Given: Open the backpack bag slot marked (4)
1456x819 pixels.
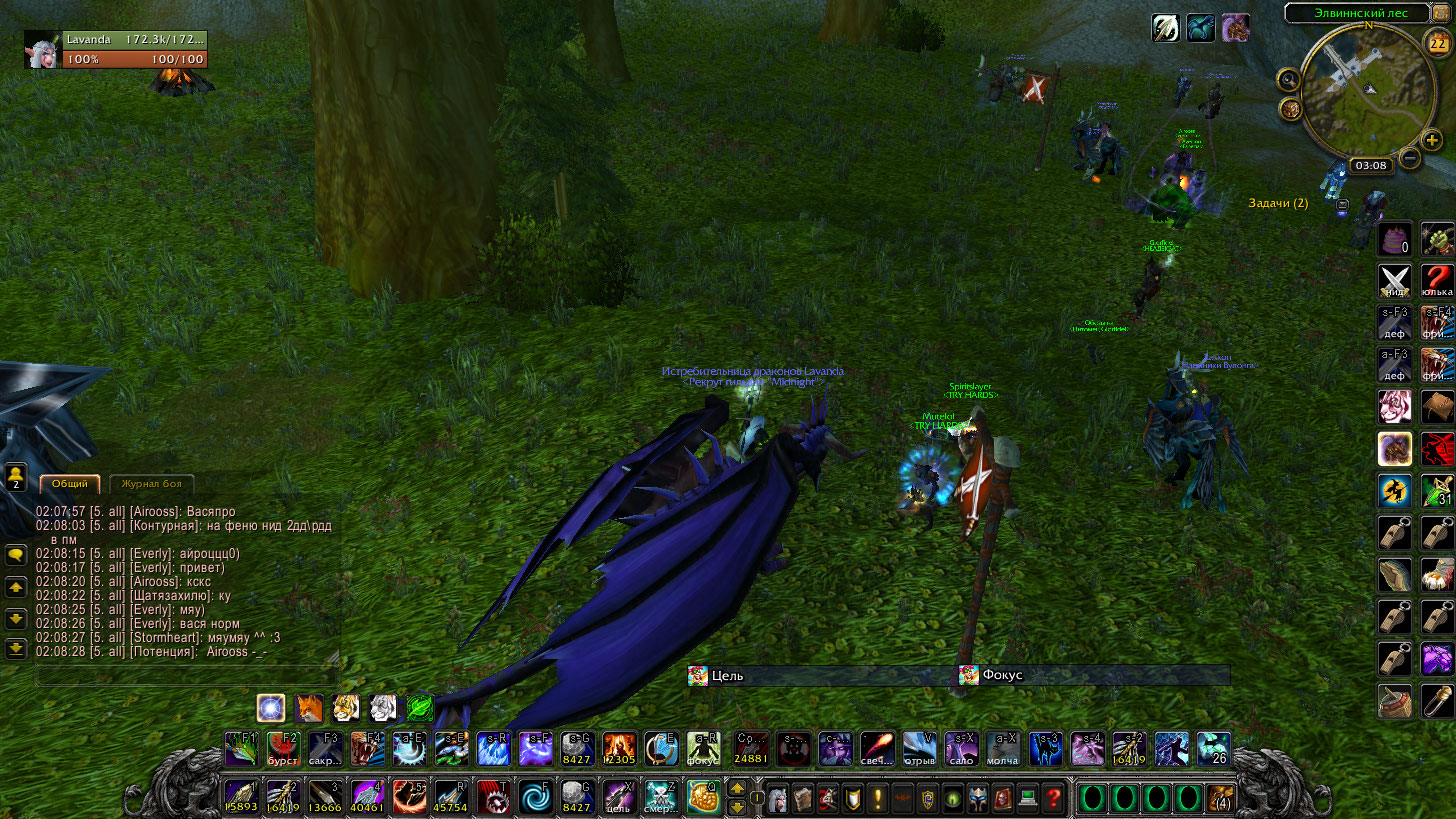Looking at the screenshot, I should point(1219,798).
